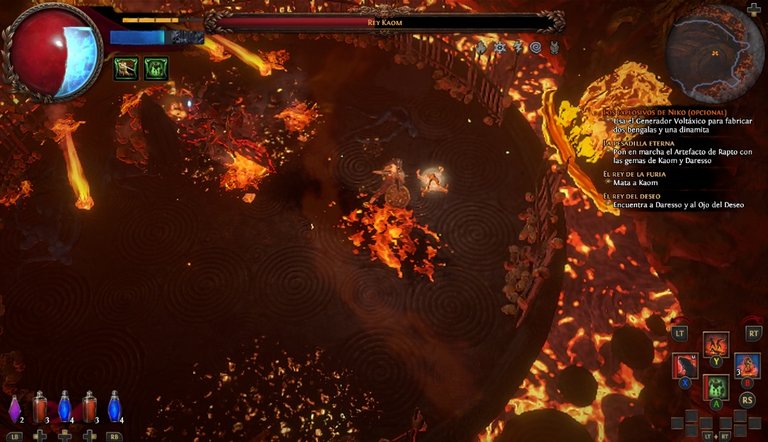Viewport: 768px width, 442px height.
Task: Click the plus icon above the minimap
Action: pos(753,9)
